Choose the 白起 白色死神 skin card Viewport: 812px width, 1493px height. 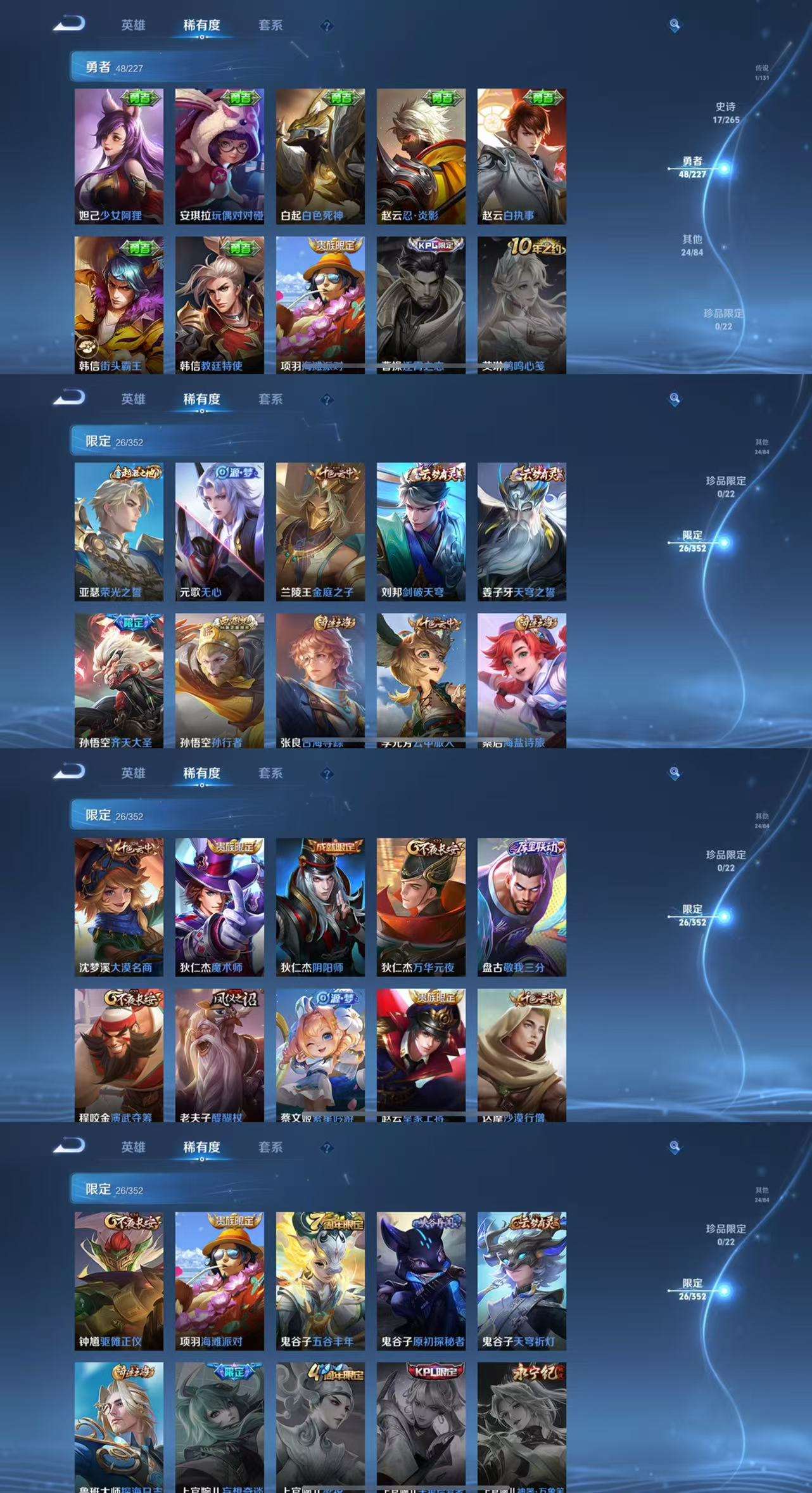(320, 156)
